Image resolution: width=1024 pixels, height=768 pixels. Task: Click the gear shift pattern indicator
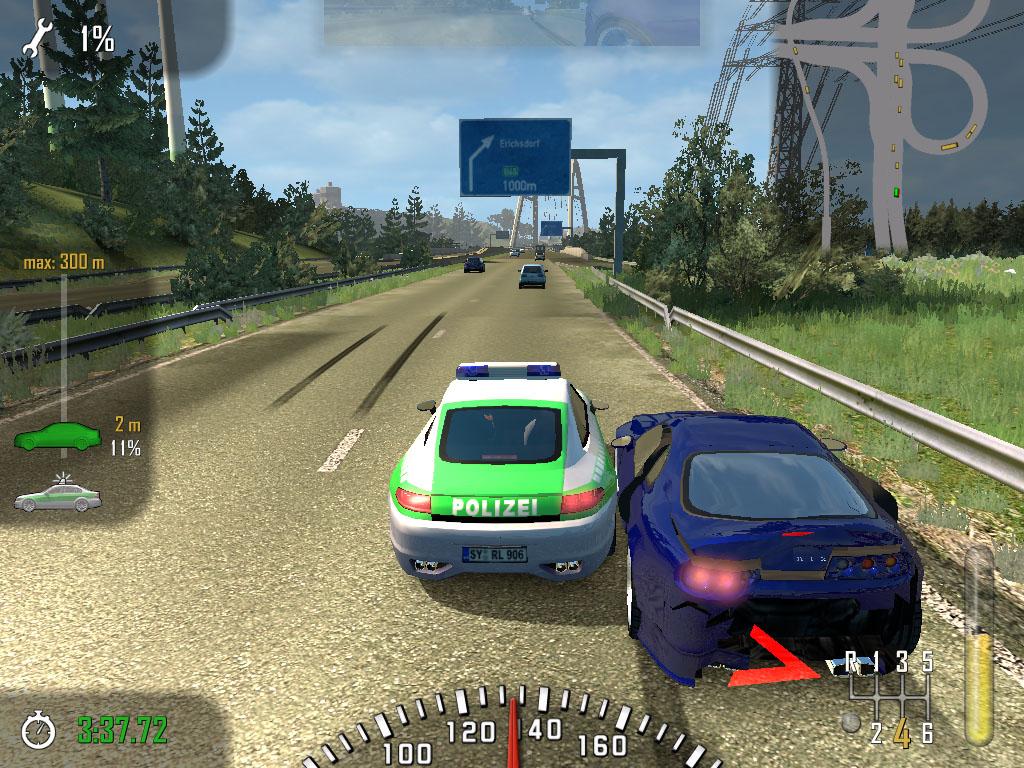(890, 697)
